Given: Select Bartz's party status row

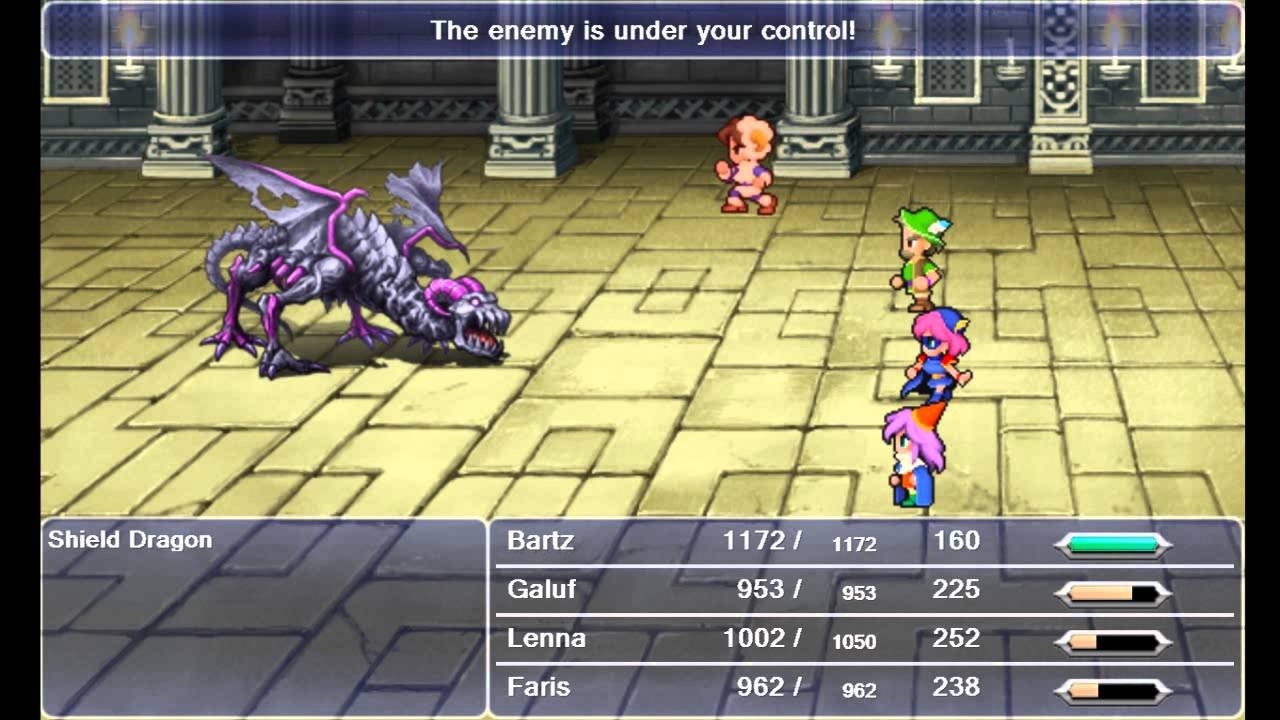Looking at the screenshot, I should click(x=541, y=541).
